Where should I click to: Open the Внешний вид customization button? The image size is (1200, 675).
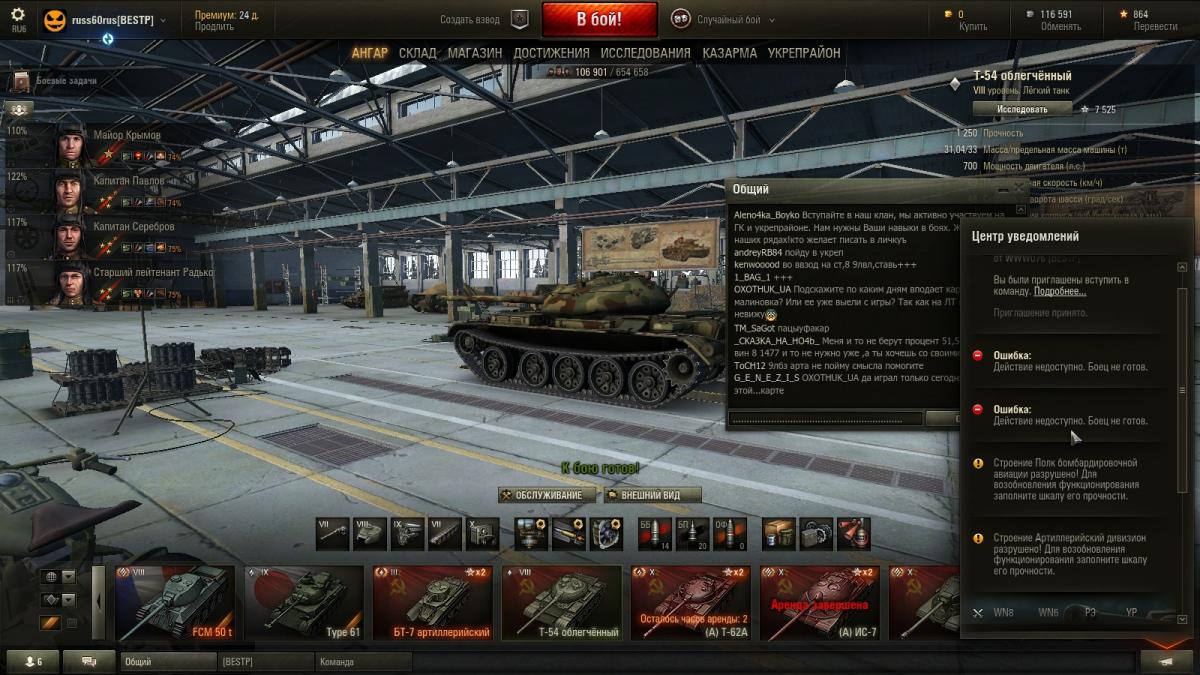click(x=651, y=495)
